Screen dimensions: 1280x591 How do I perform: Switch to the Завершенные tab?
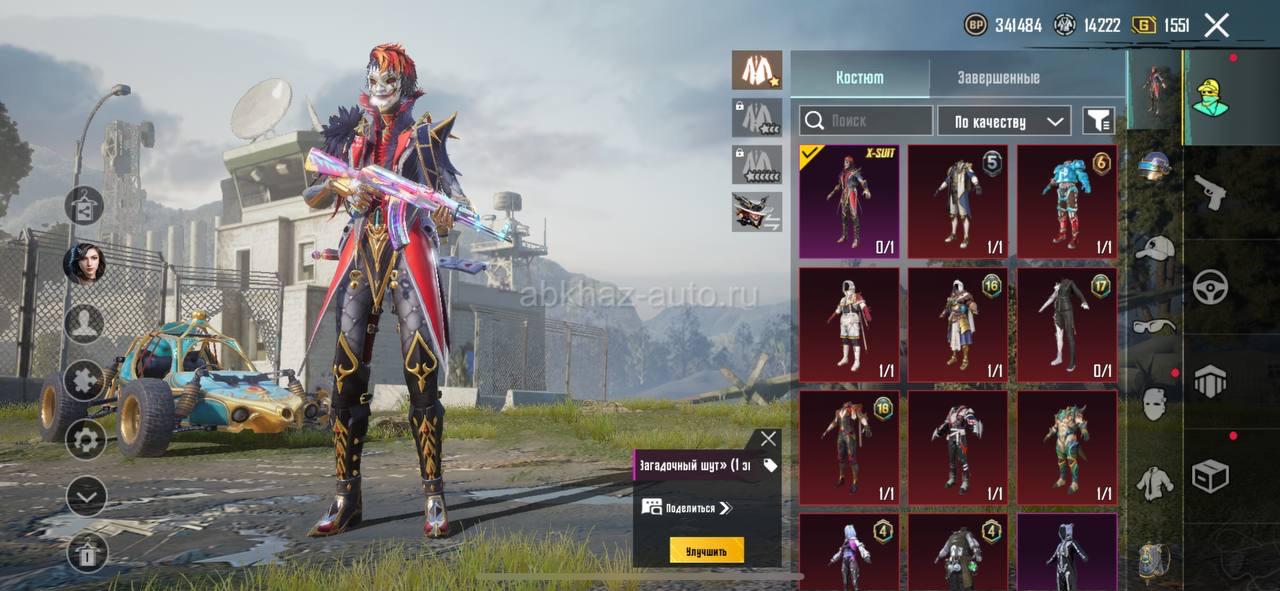click(998, 77)
